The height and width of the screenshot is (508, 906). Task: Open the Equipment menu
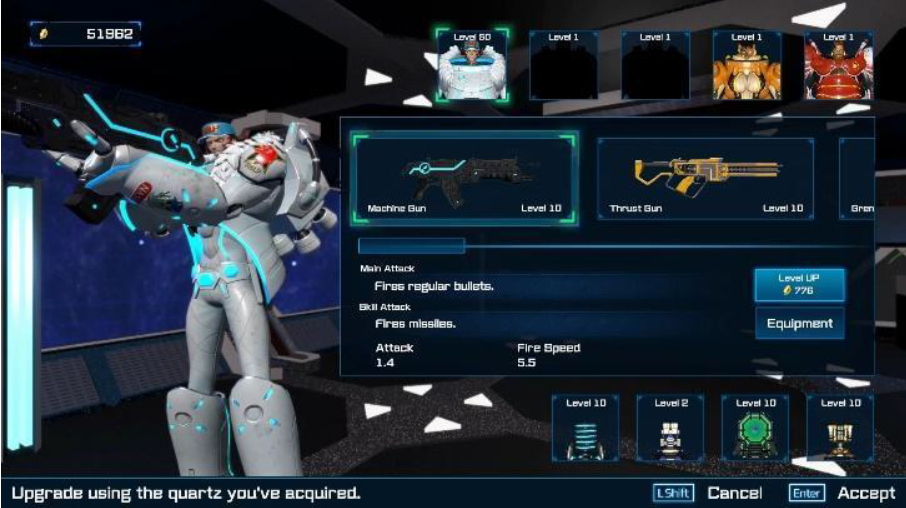[799, 323]
